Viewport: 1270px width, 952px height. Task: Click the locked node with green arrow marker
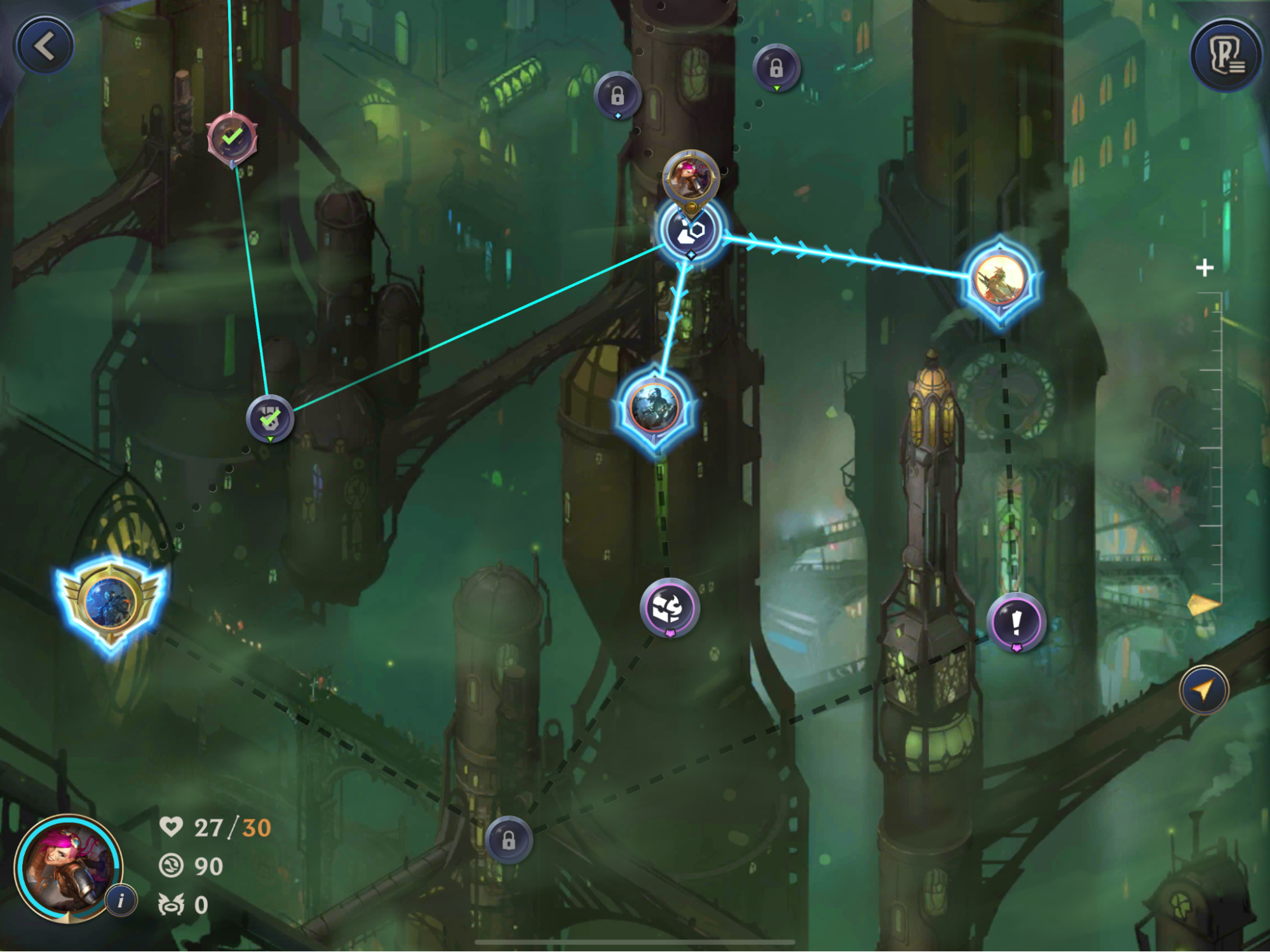click(776, 67)
